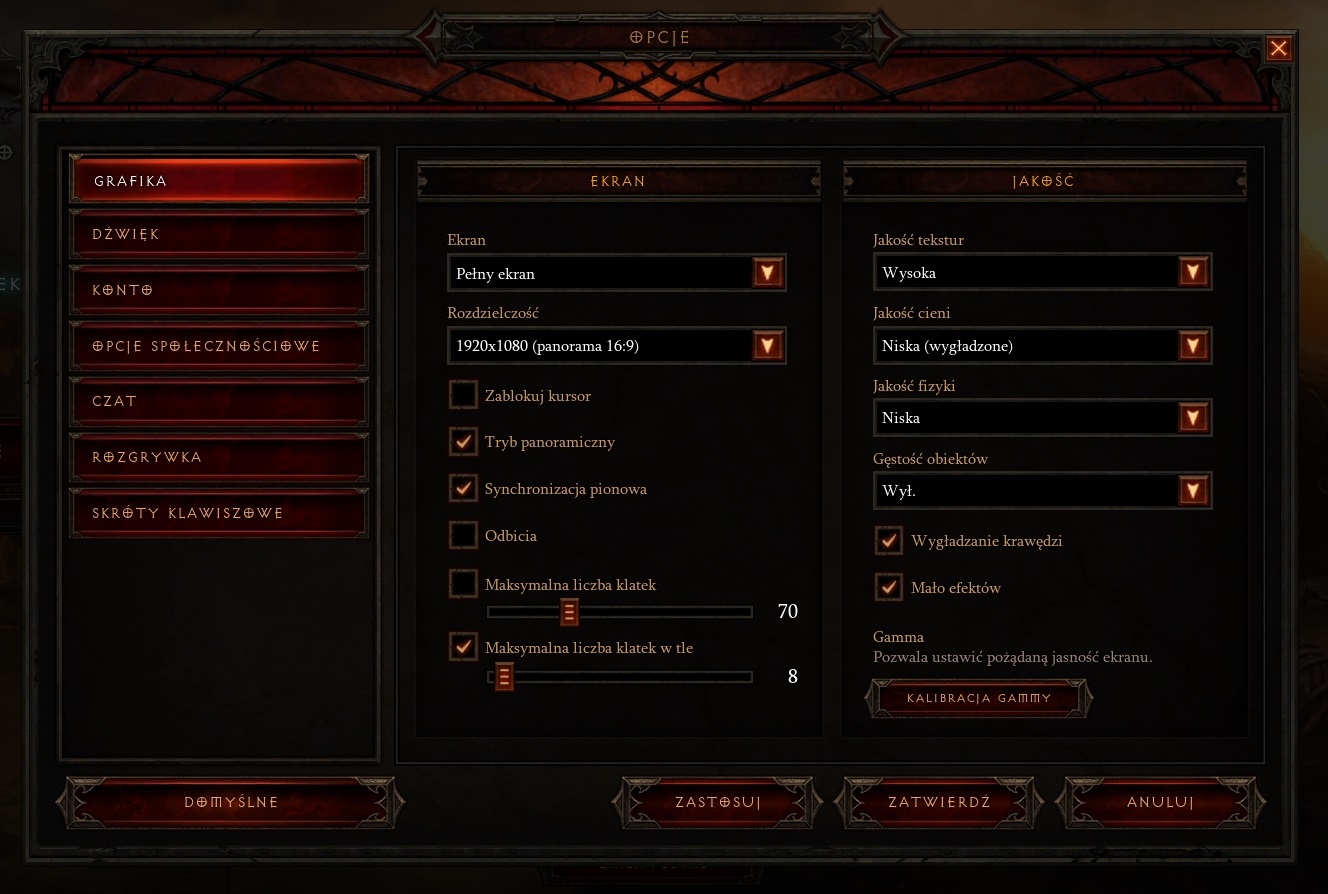
Task: Disable Synchronizacja pionowa
Action: [x=463, y=488]
